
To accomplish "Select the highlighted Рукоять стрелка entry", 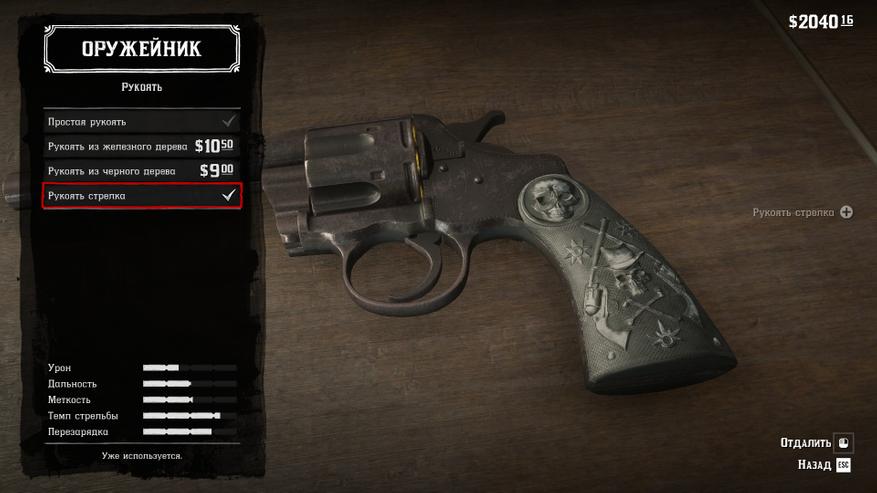I will pos(142,196).
